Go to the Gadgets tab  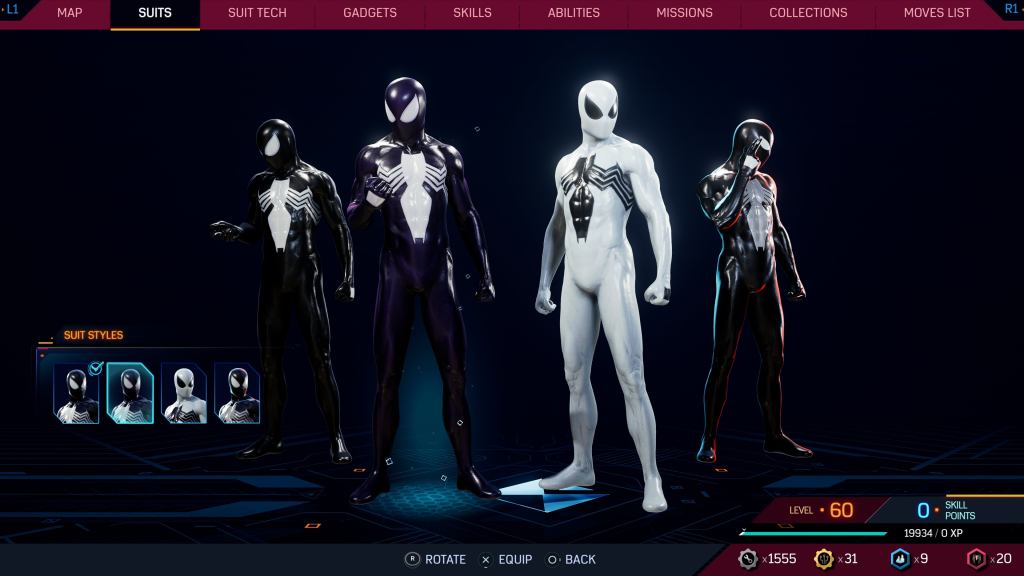pyautogui.click(x=369, y=13)
